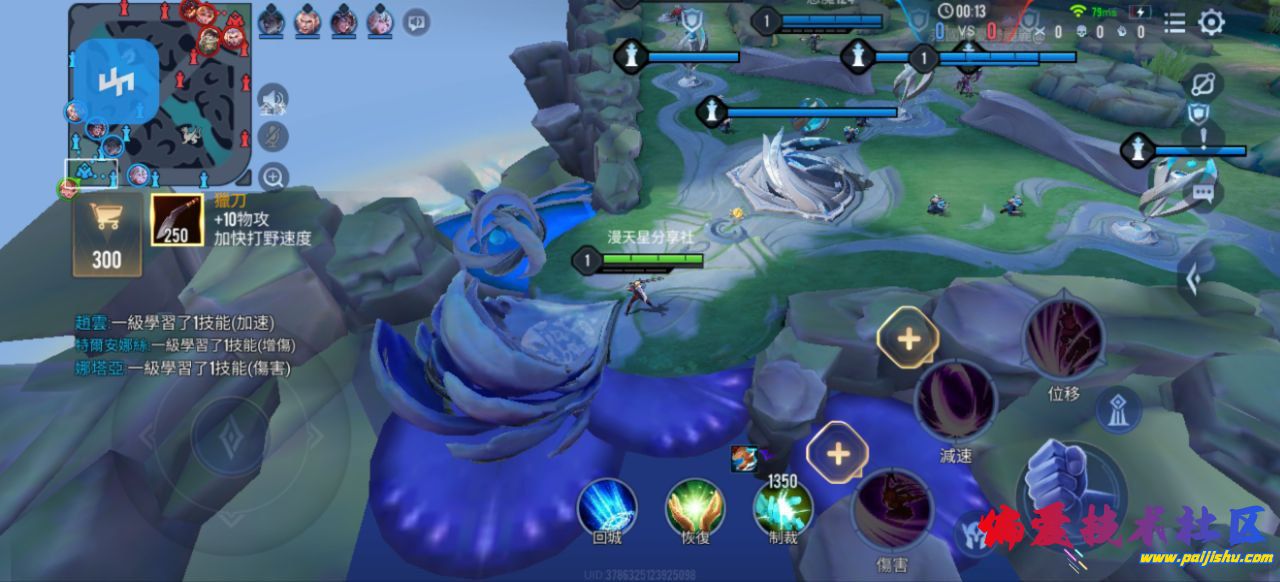Open the shop with the cart button
The height and width of the screenshot is (582, 1280).
point(106,234)
